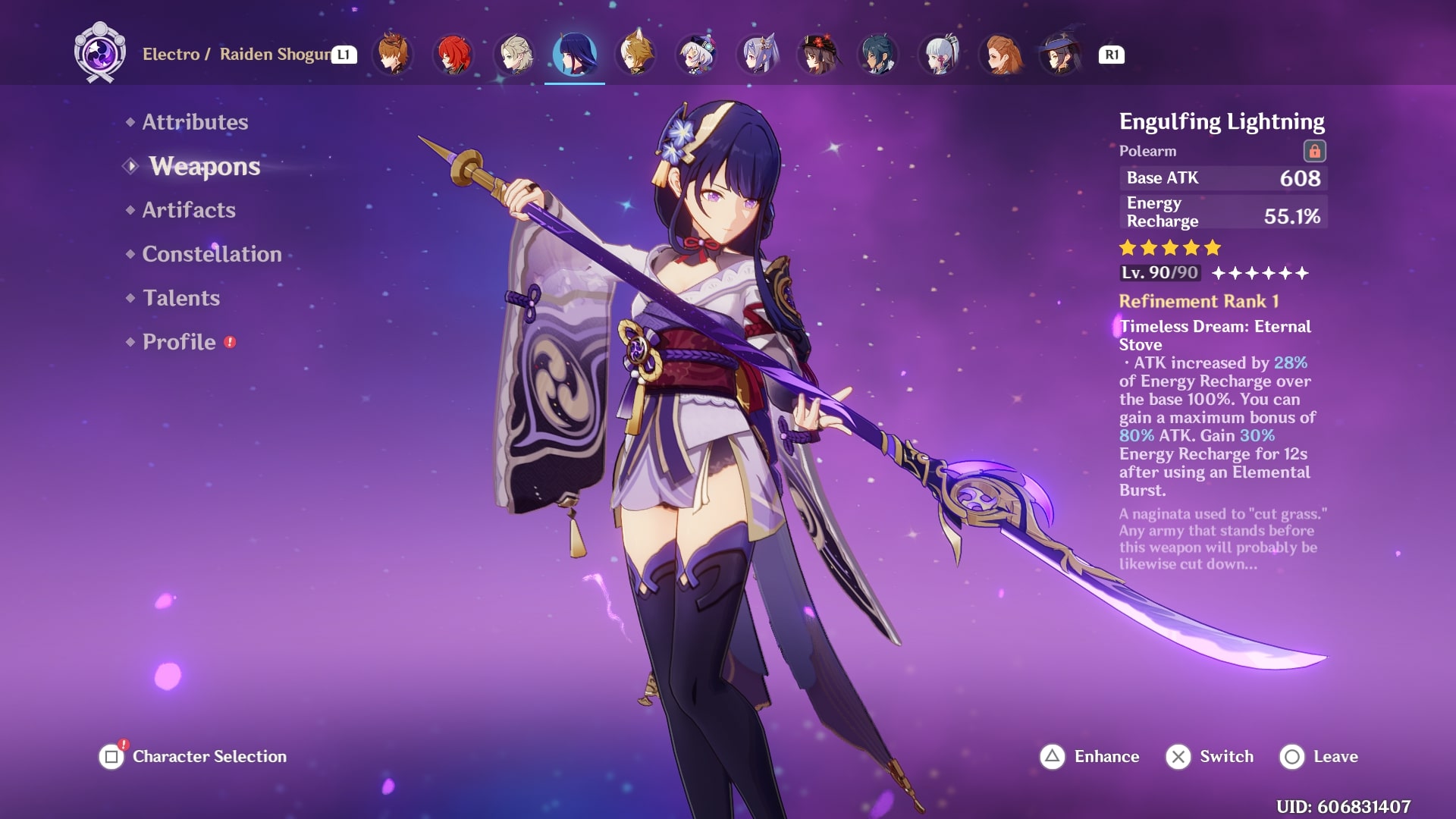The height and width of the screenshot is (819, 1456).
Task: Open the Profile entry
Action: pyautogui.click(x=179, y=342)
